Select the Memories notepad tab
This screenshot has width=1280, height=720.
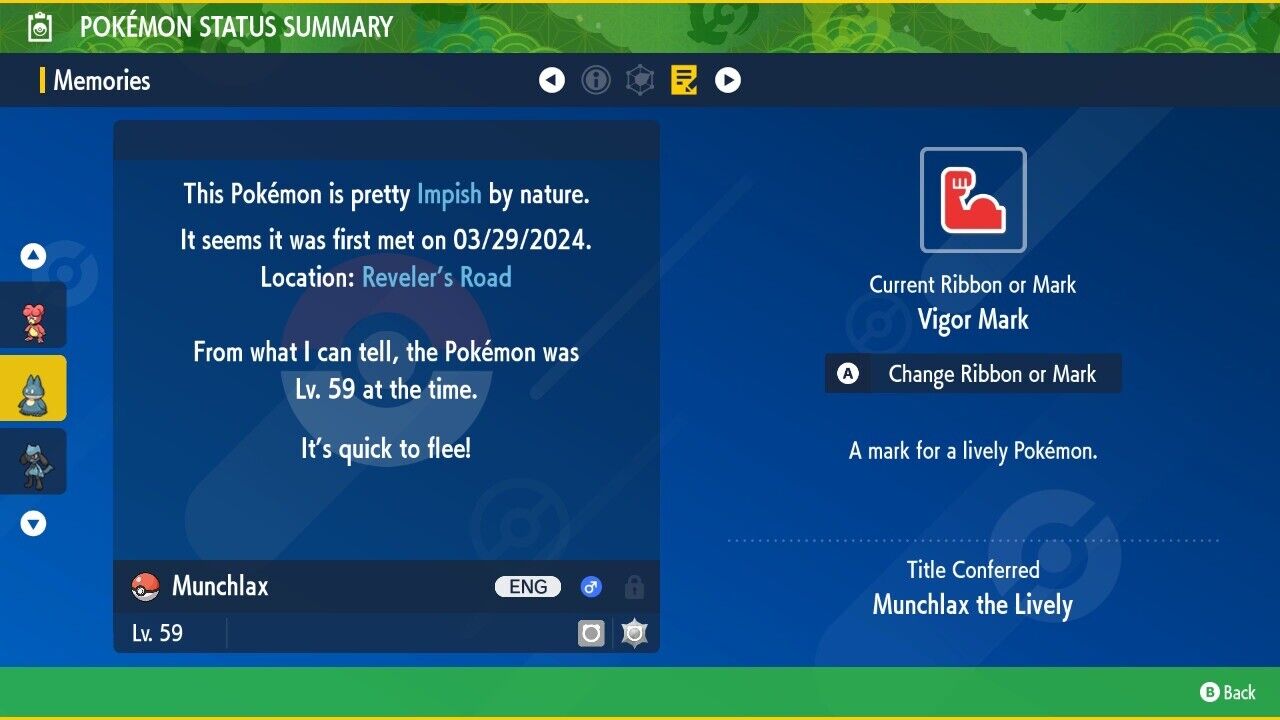tap(684, 80)
